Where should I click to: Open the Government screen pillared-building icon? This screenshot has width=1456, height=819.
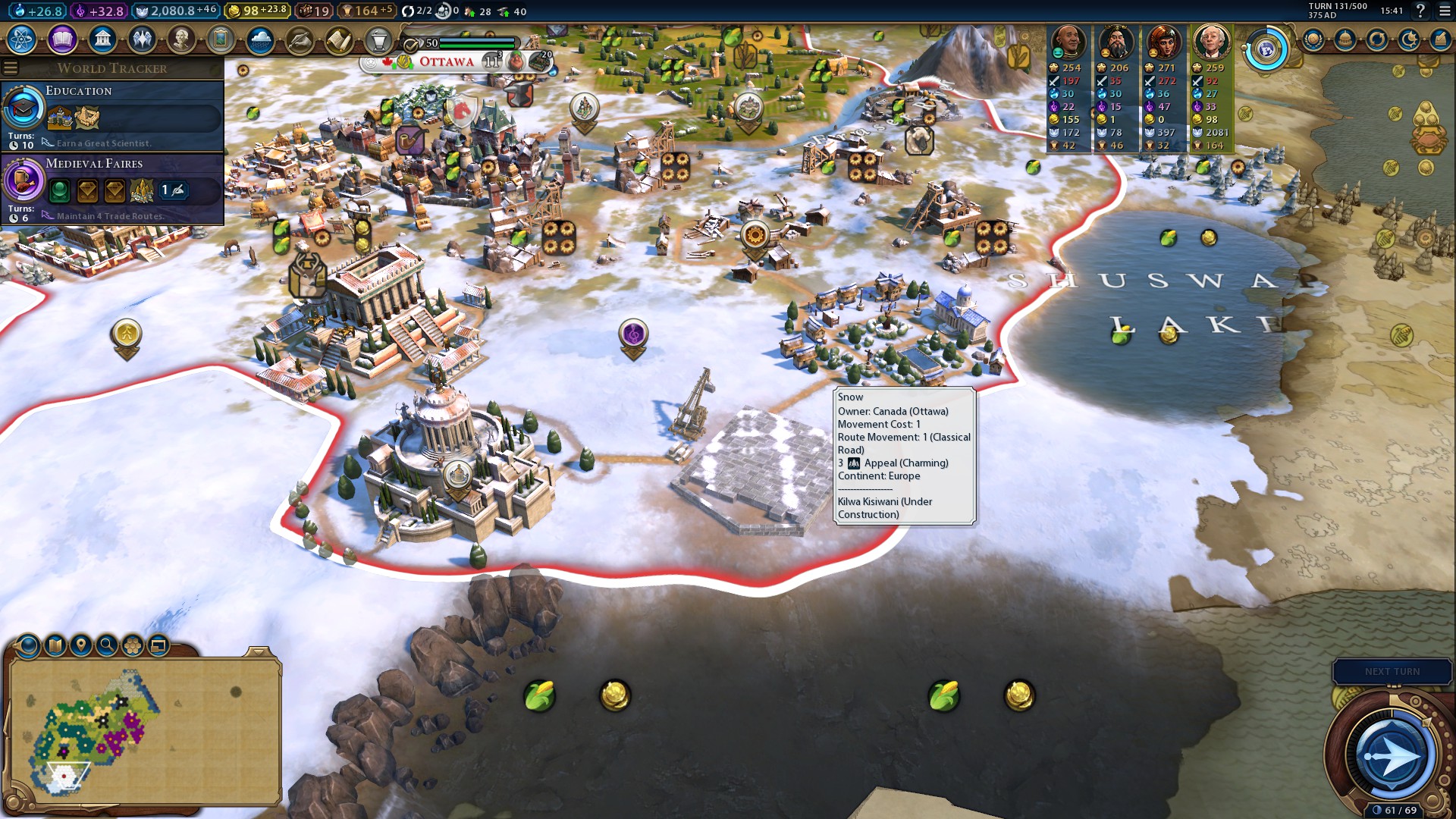pos(102,39)
